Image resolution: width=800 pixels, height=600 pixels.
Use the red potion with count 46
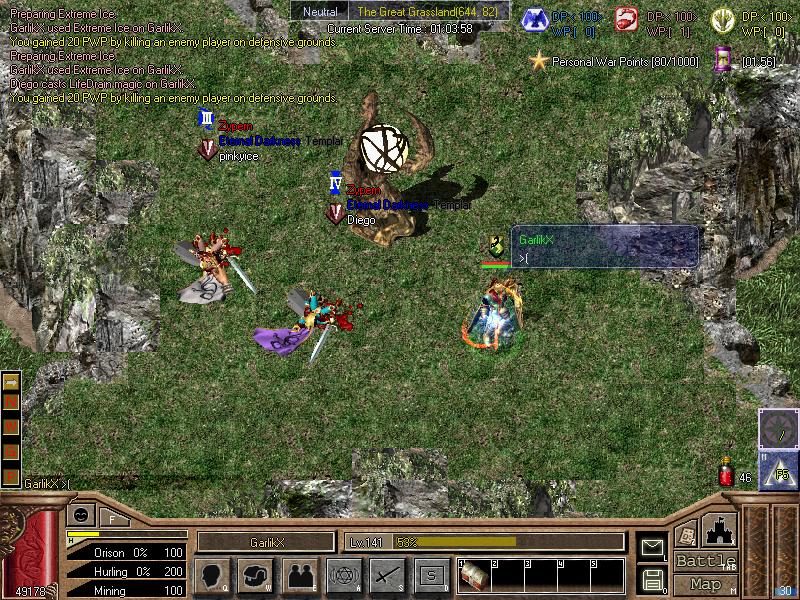(728, 474)
